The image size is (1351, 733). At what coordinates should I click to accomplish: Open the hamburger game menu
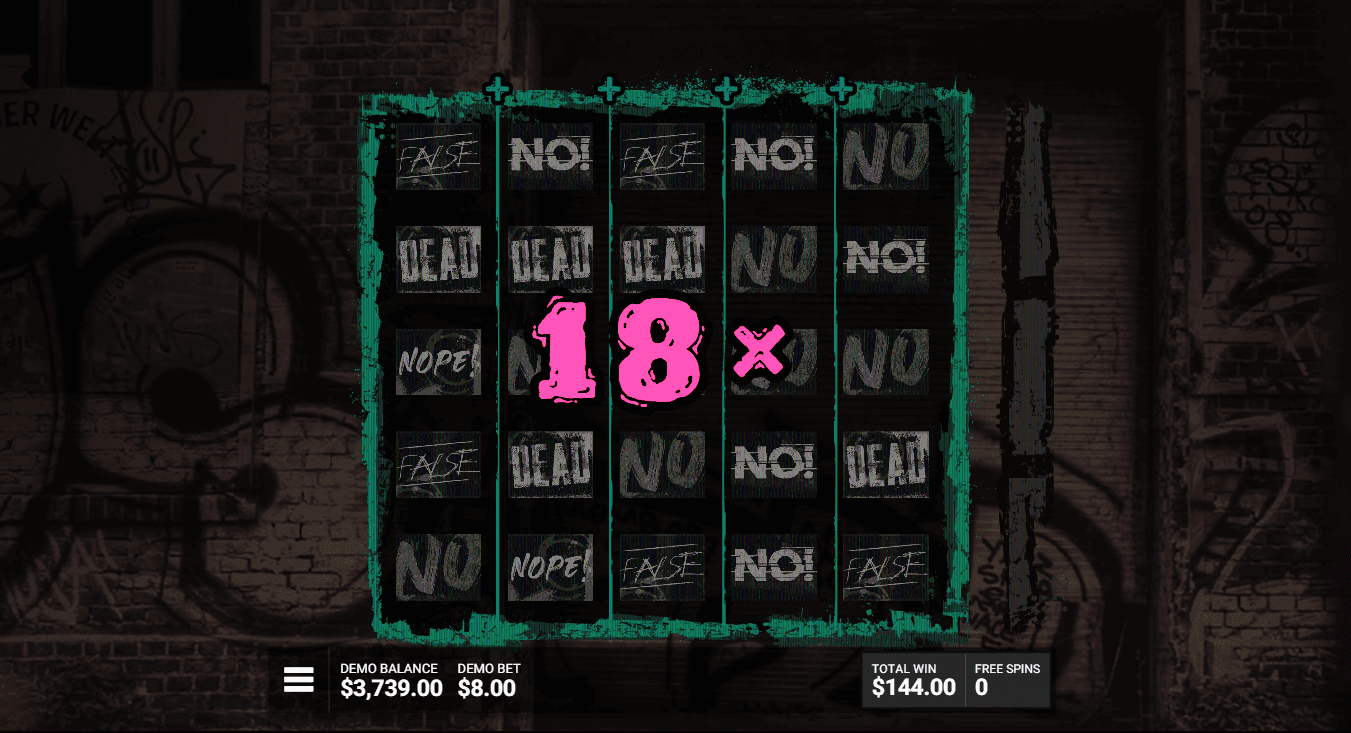pyautogui.click(x=299, y=679)
